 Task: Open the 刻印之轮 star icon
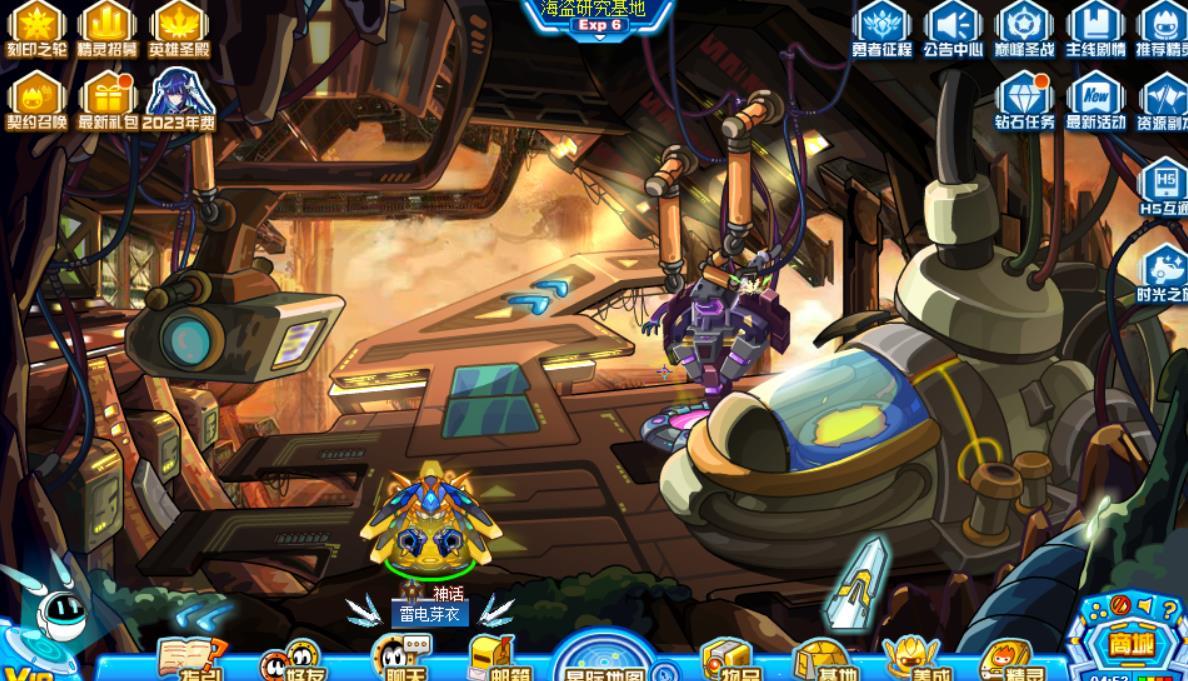point(37,24)
